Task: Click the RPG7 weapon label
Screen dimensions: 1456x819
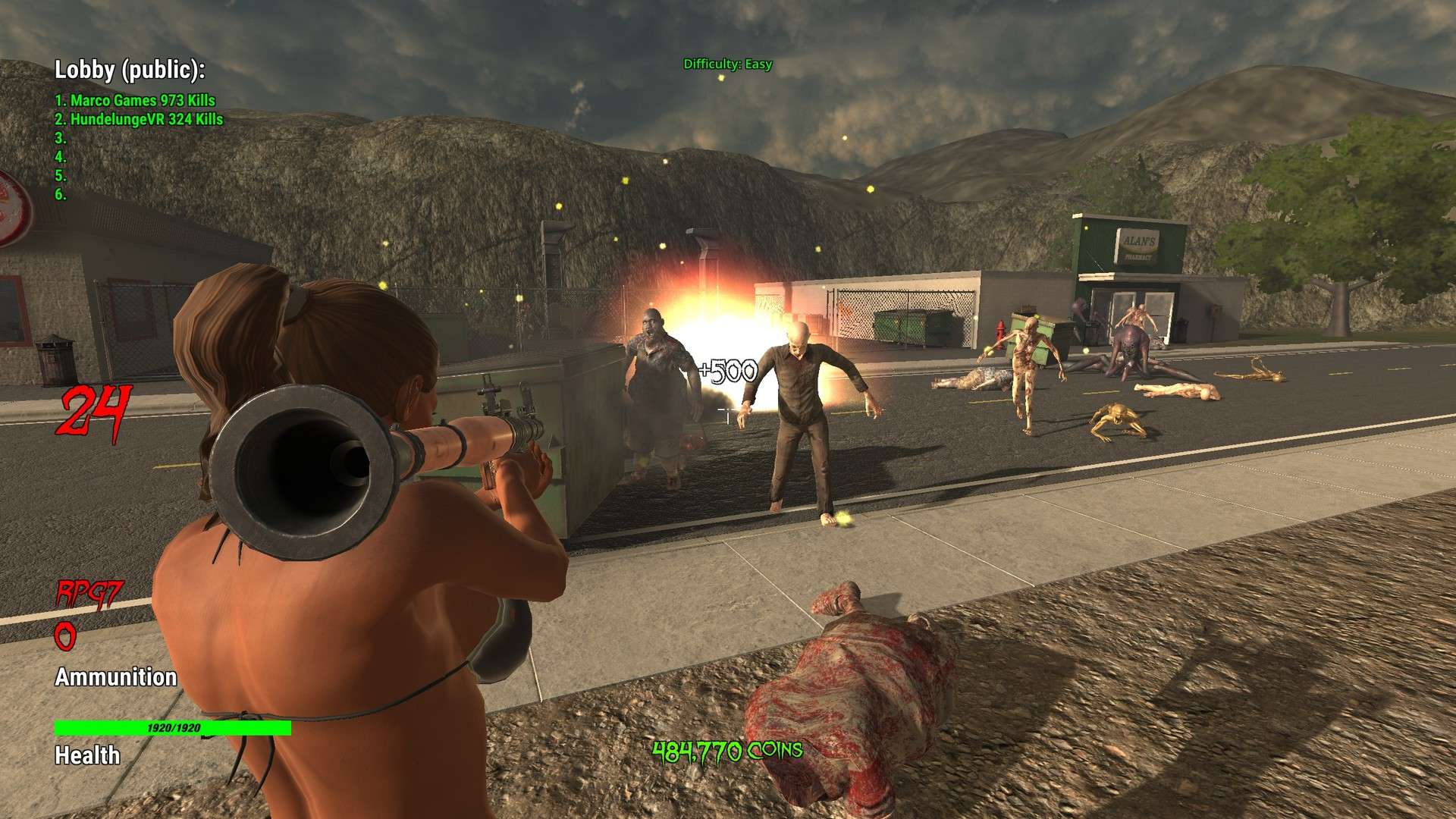Action: point(89,594)
